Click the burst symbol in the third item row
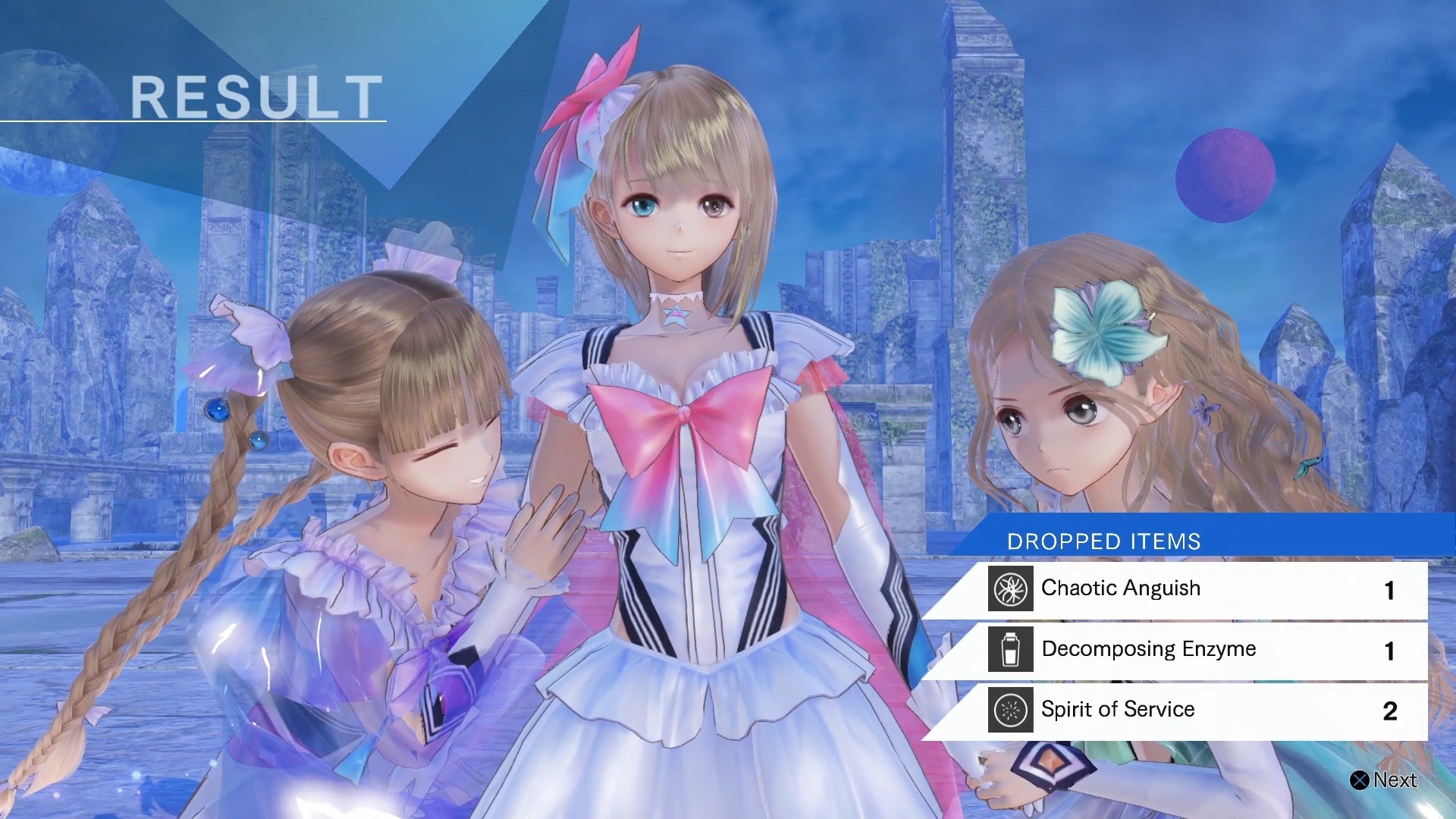The height and width of the screenshot is (819, 1456). click(1009, 710)
